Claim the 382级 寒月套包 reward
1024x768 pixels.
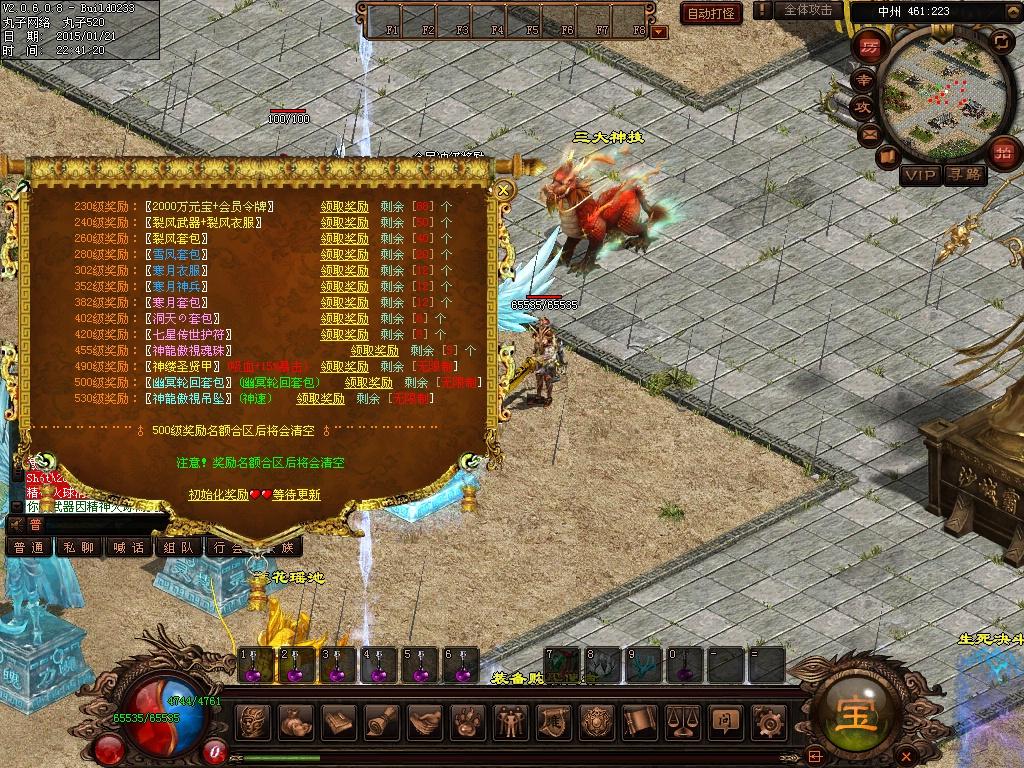344,303
